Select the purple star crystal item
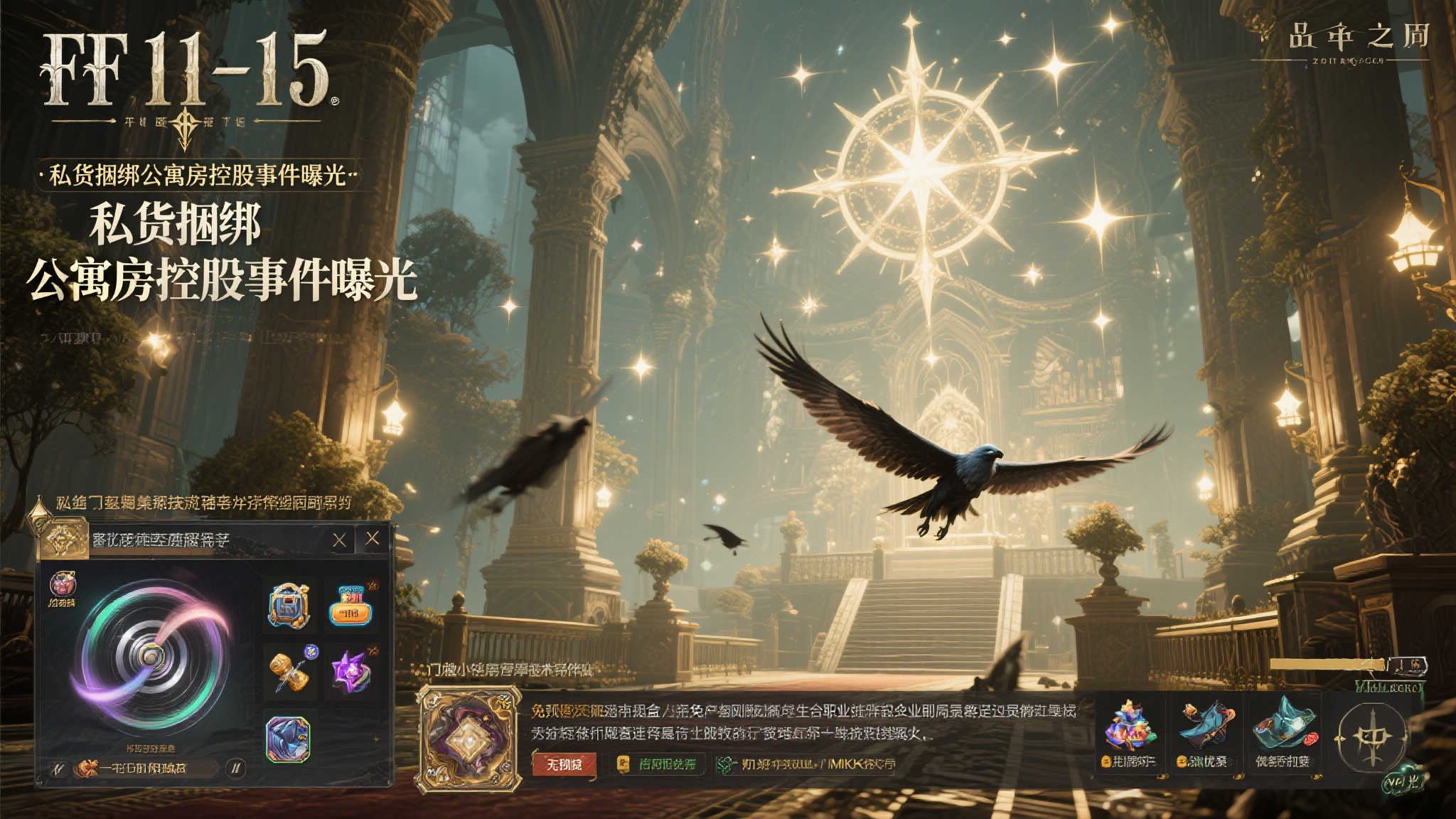Viewport: 1456px width, 819px height. pos(350,670)
